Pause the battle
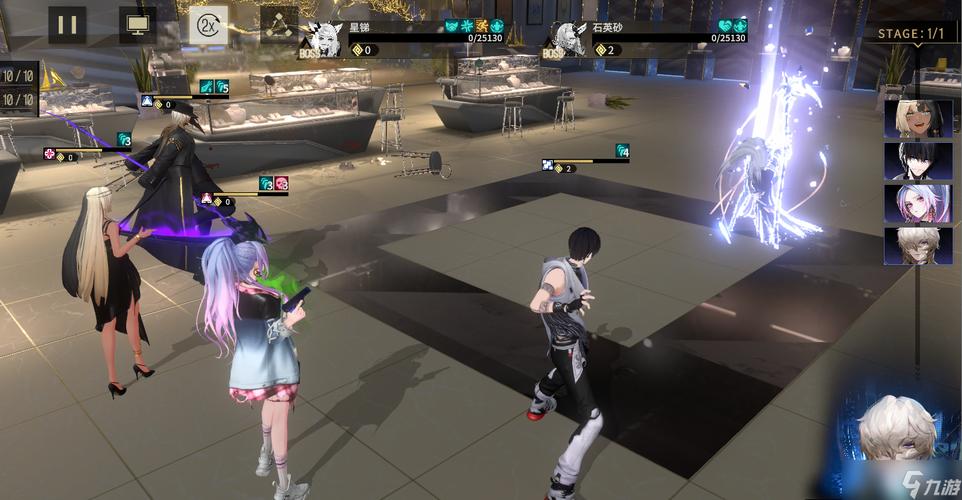 pos(66,24)
